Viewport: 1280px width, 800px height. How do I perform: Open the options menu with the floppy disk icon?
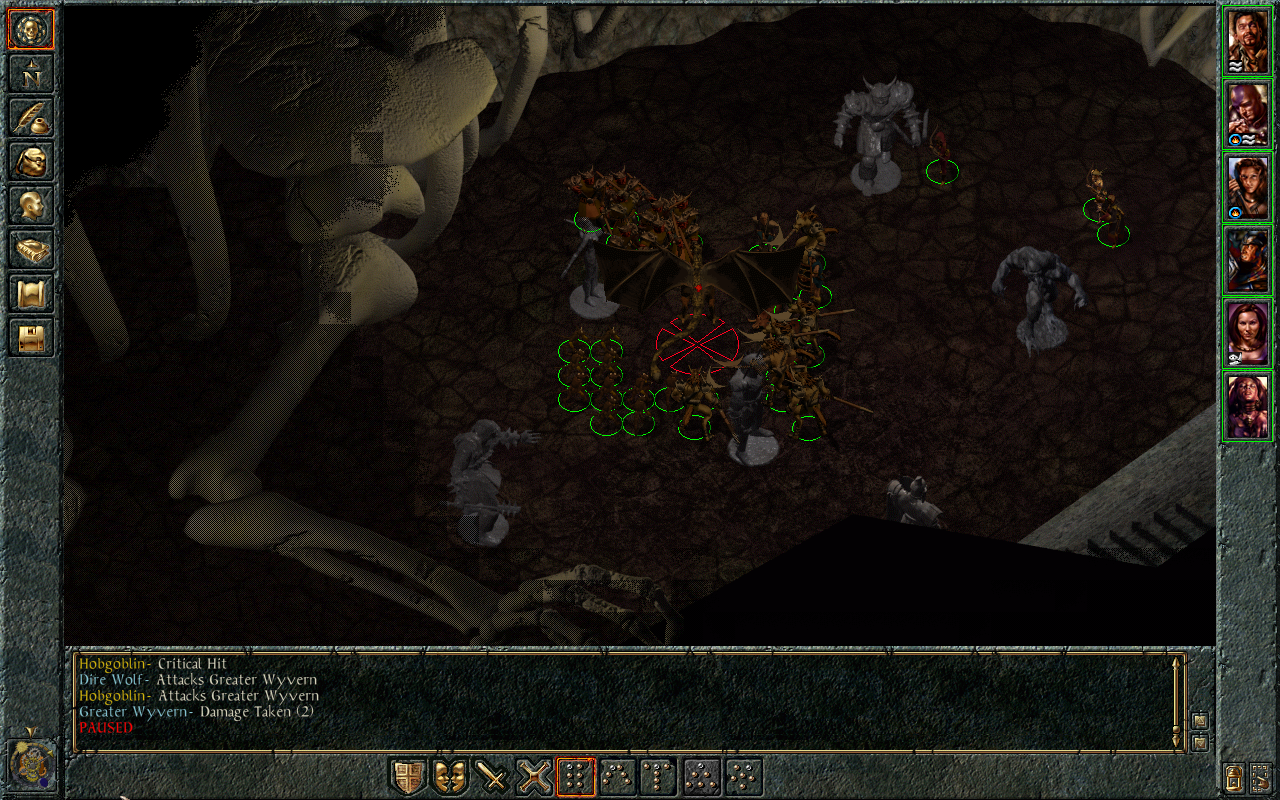pos(31,338)
